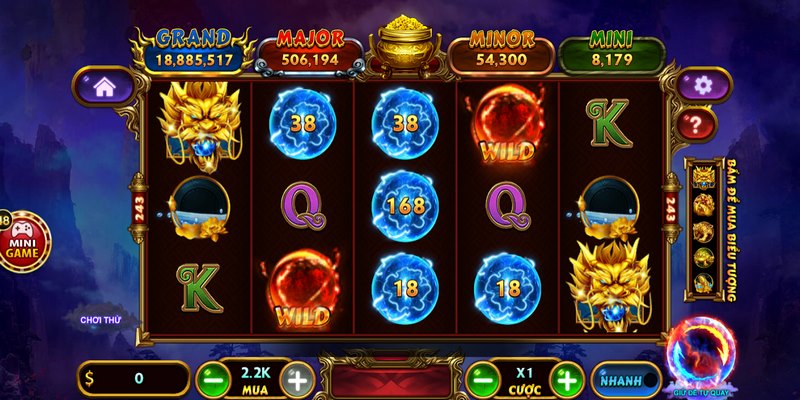Screen dimensions: 800x400
Task: Open the gear settings menu
Action: click(x=704, y=86)
